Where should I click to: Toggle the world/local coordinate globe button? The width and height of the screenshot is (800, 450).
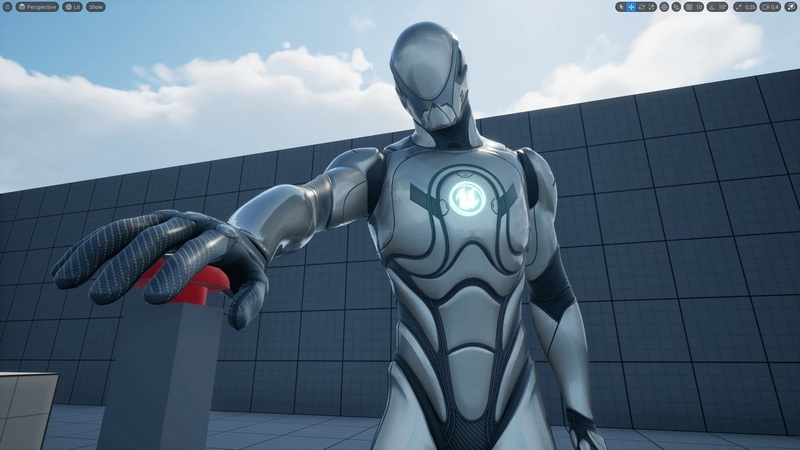664,6
